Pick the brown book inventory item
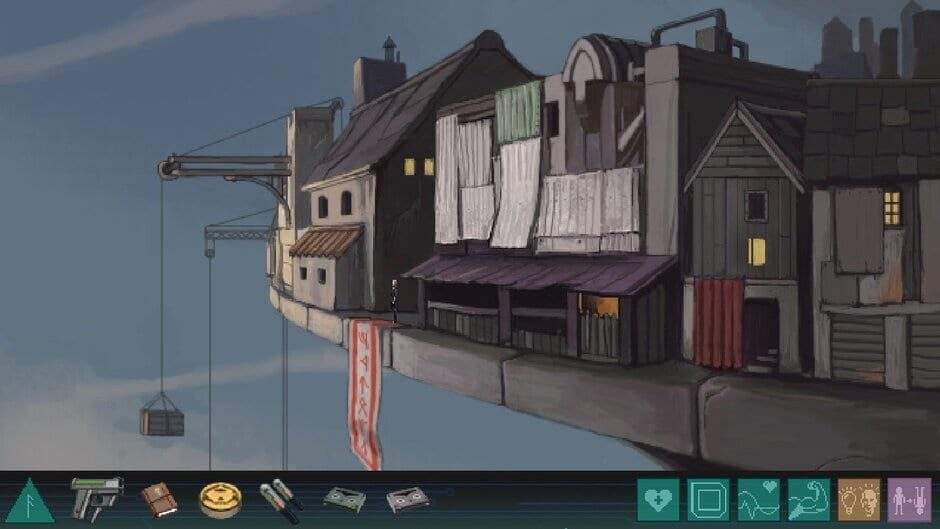 pos(158,498)
